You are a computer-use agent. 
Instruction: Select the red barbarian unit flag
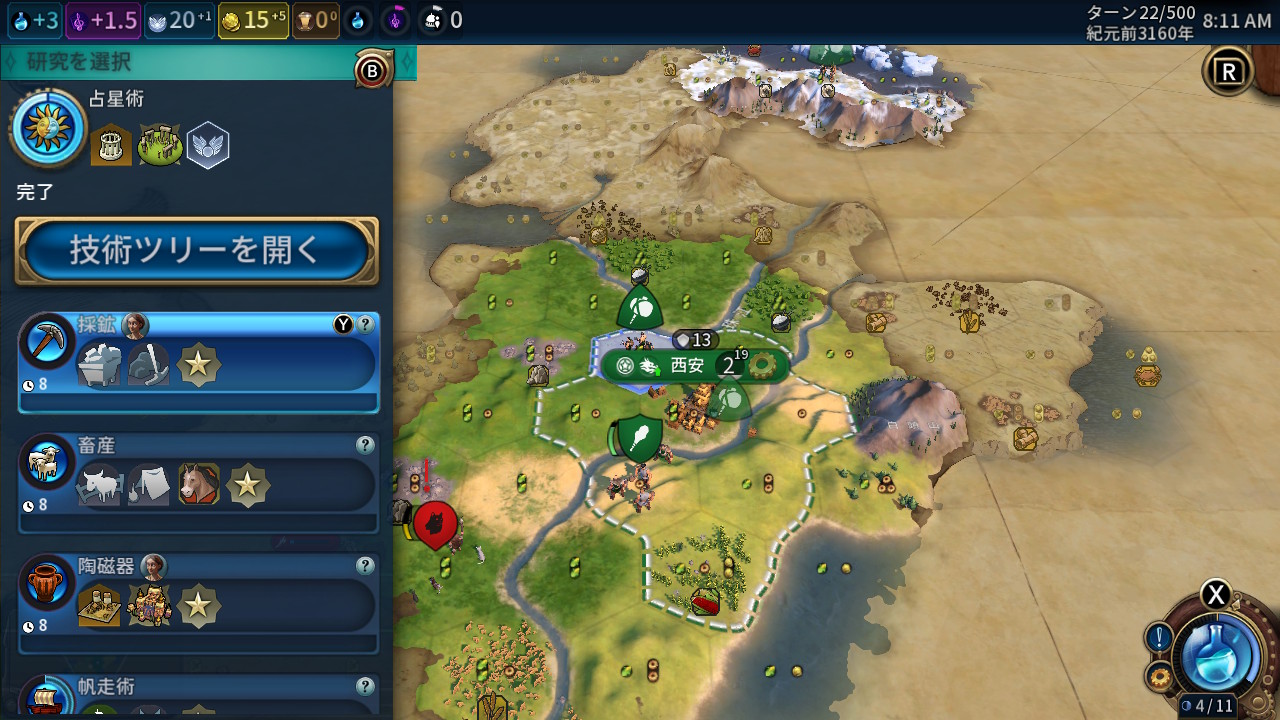tap(435, 523)
